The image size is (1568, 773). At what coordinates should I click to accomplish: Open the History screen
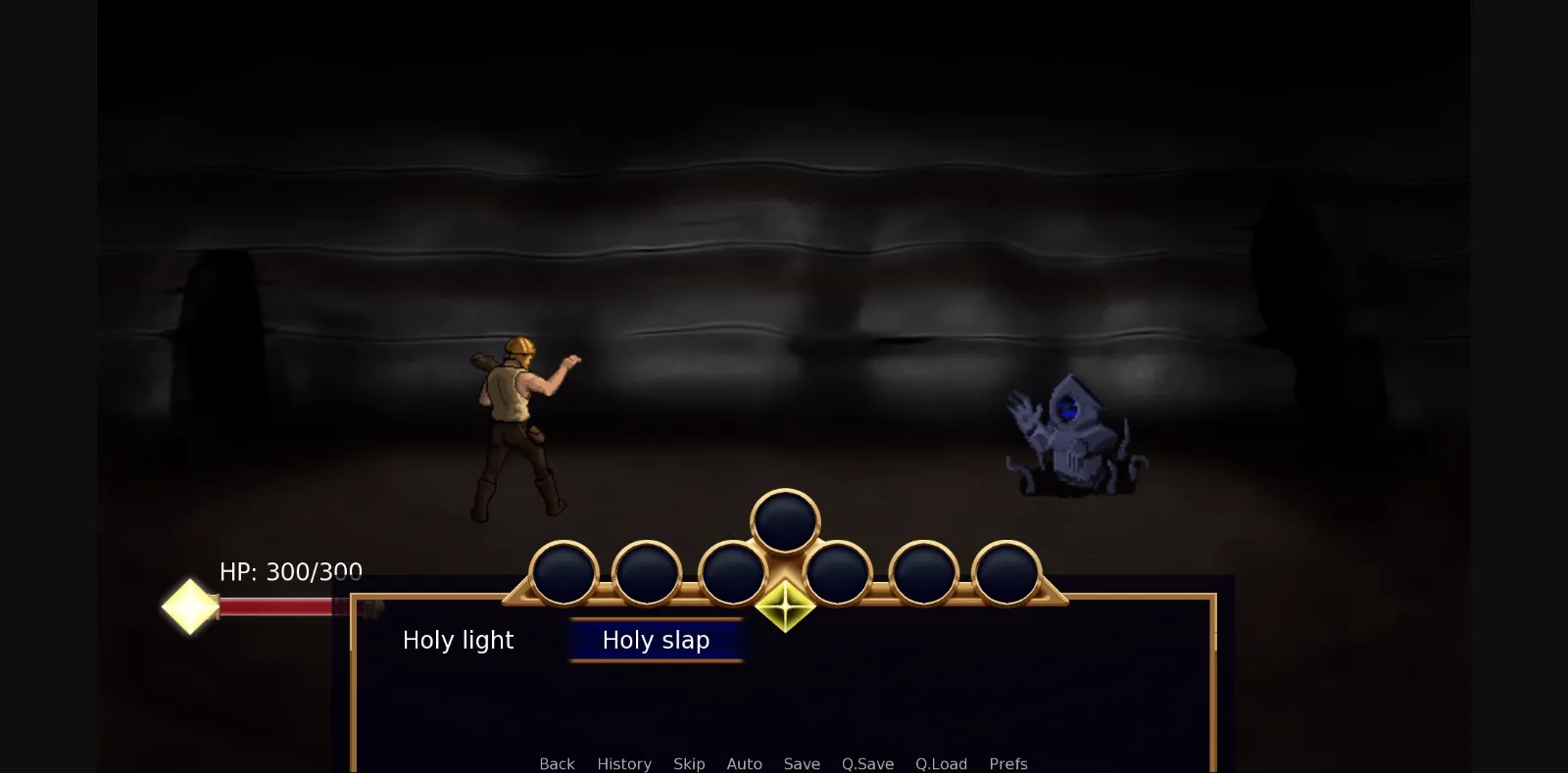(x=624, y=763)
